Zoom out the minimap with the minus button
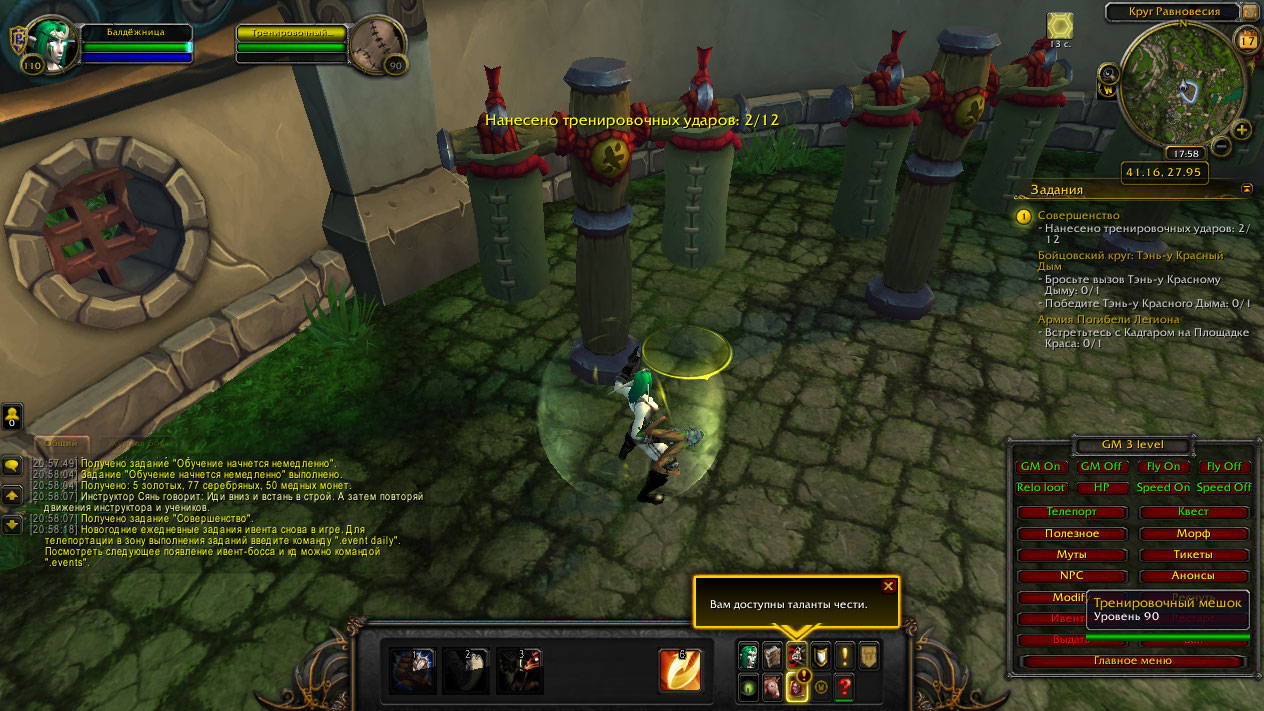 tap(1221, 146)
